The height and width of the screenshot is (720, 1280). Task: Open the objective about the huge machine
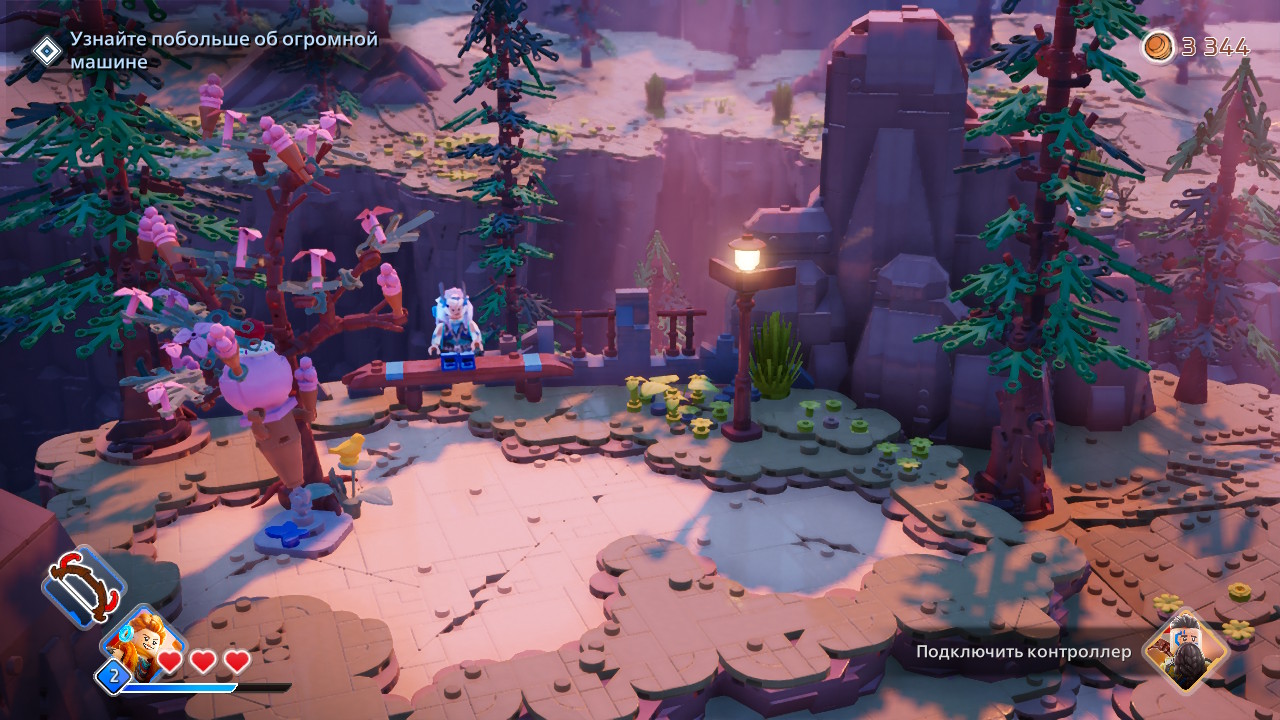[x=222, y=51]
